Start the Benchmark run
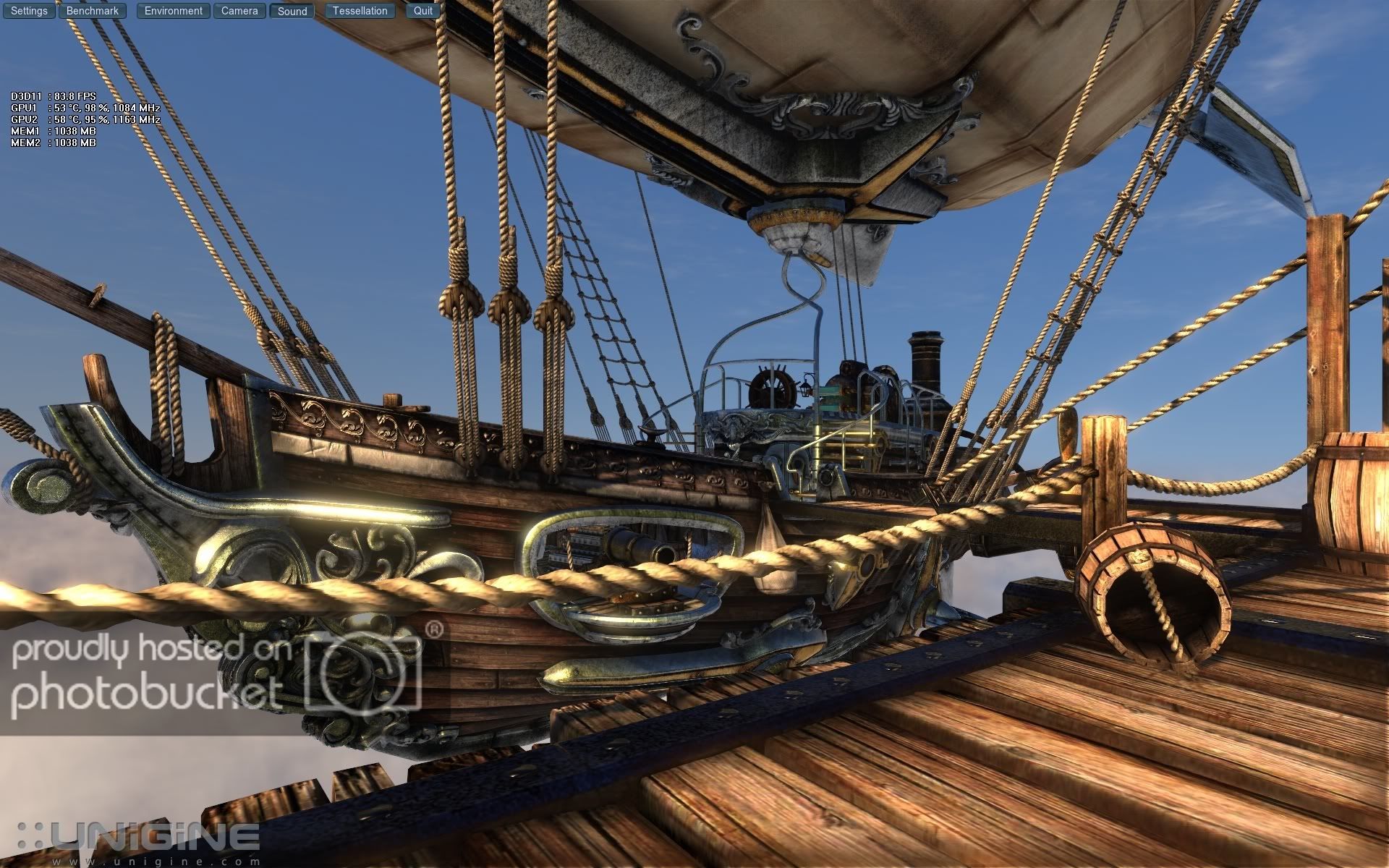 tap(93, 11)
